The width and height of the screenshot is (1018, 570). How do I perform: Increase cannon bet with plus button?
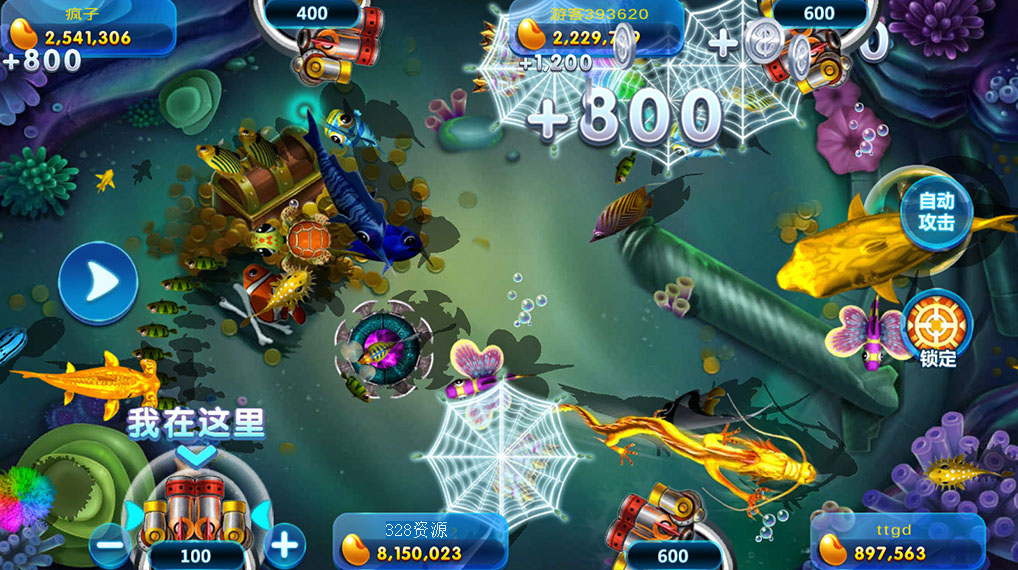[285, 545]
